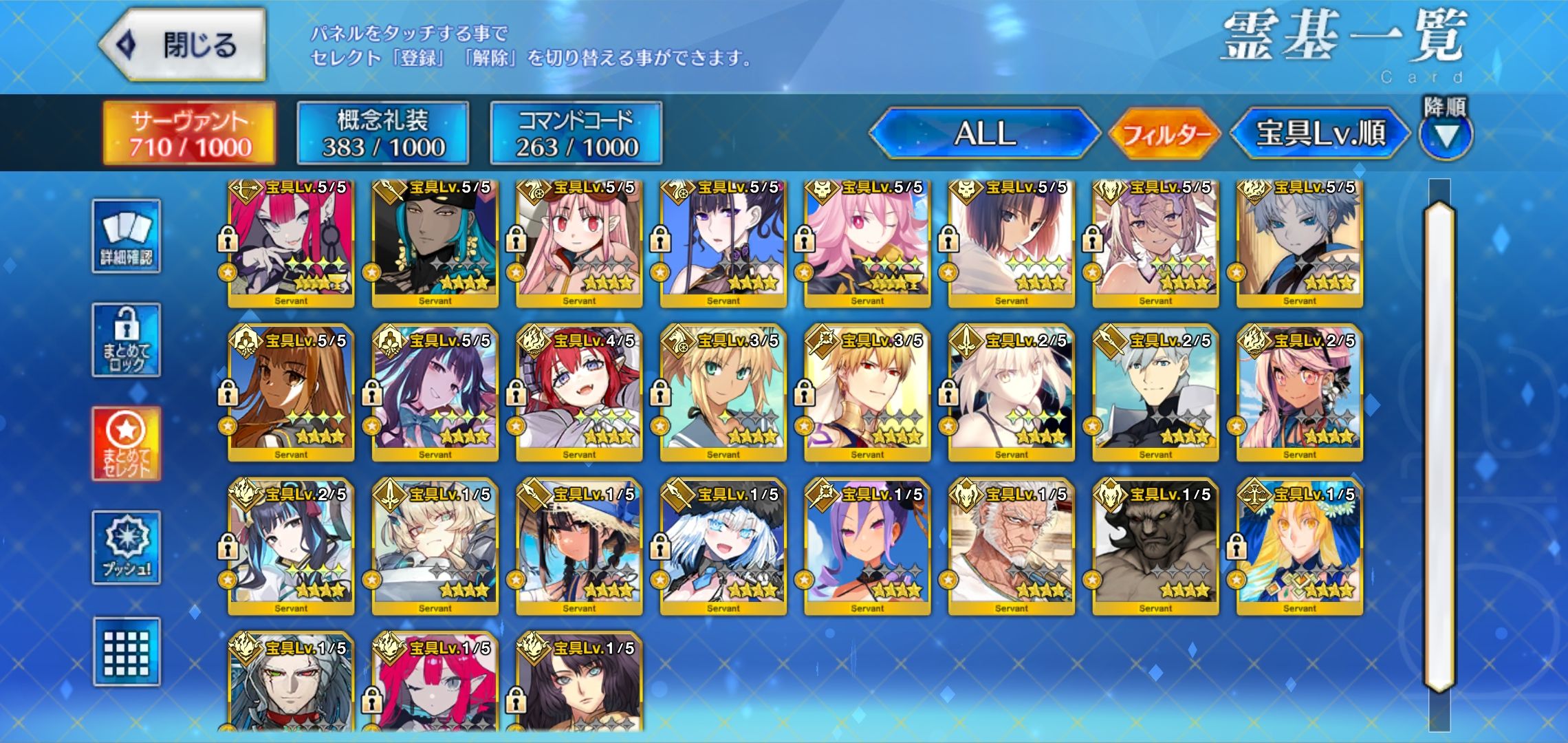Viewport: 1568px width, 743px height.
Task: Change the grid layout view icon
Action: [127, 652]
